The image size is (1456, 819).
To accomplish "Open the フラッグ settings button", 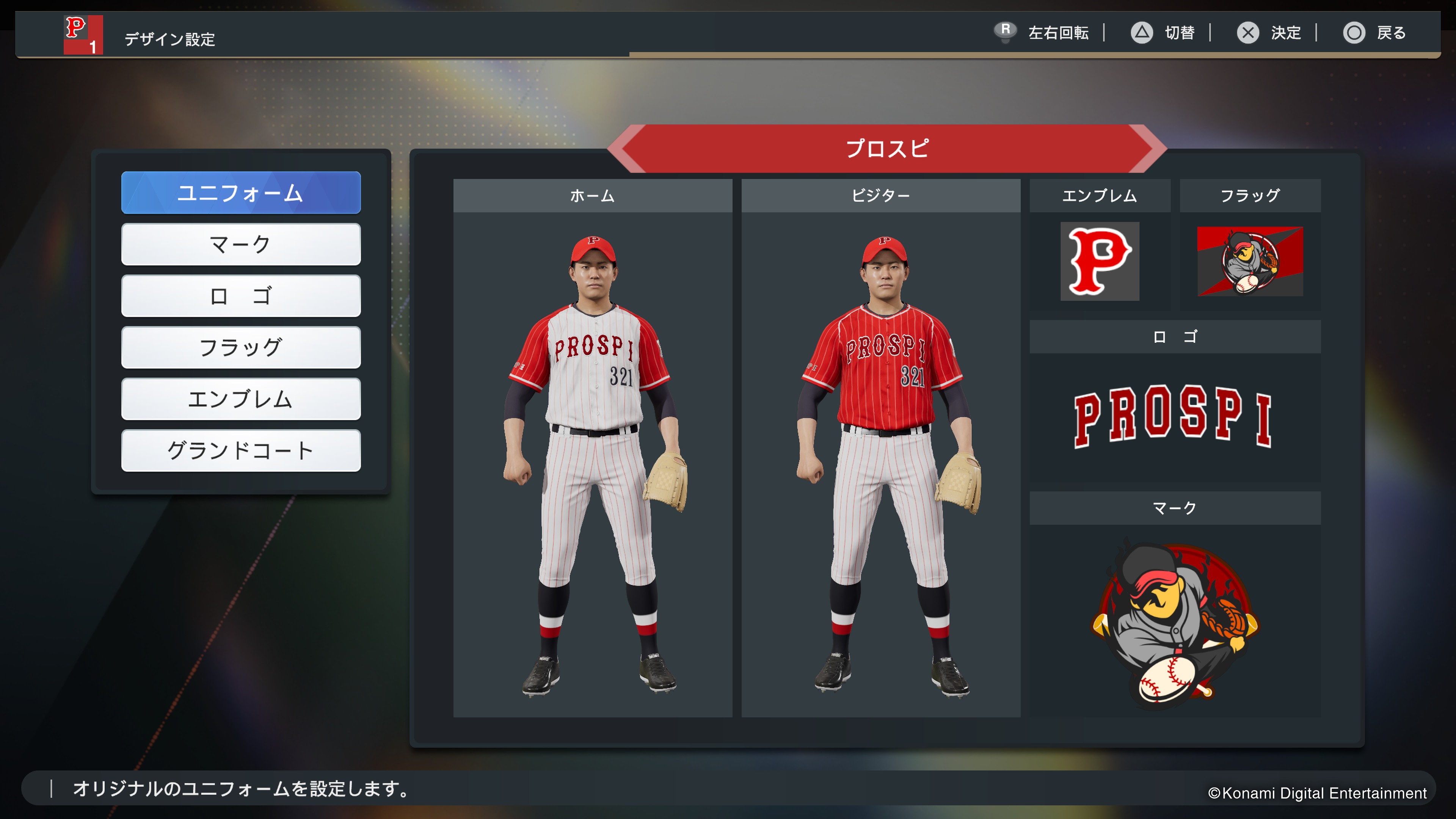I will 241,347.
